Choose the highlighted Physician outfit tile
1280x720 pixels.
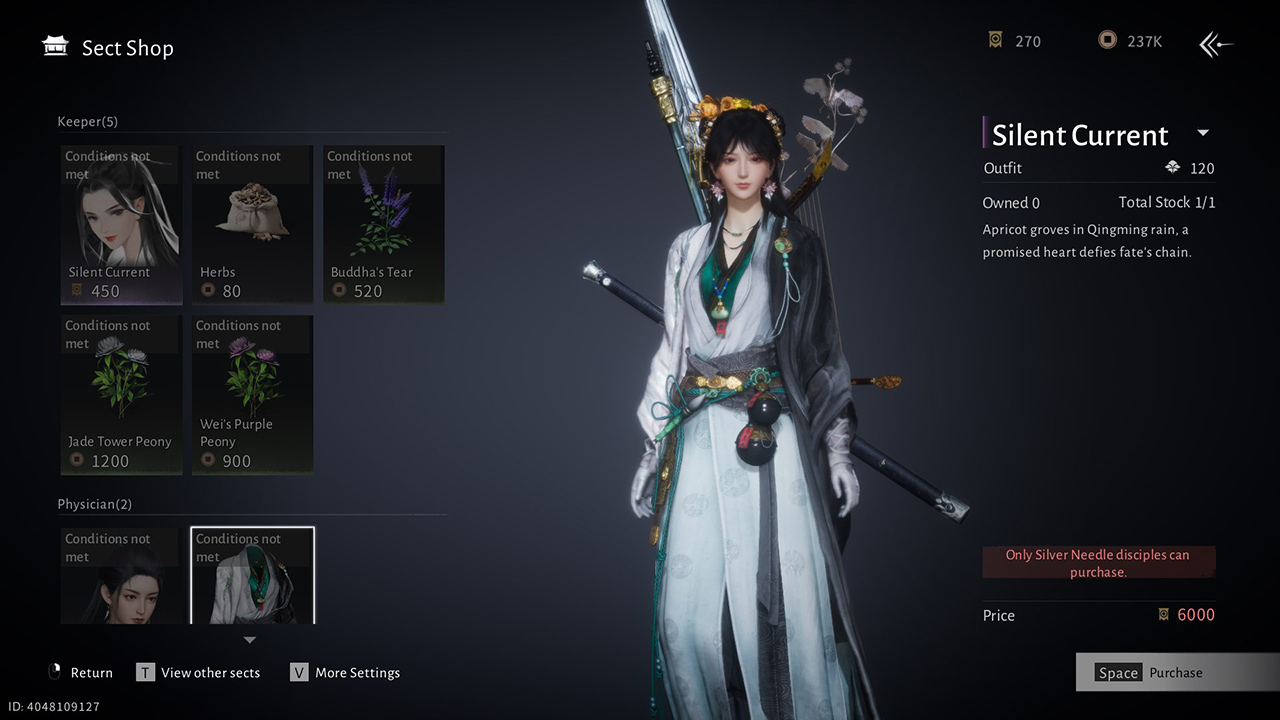pos(252,576)
